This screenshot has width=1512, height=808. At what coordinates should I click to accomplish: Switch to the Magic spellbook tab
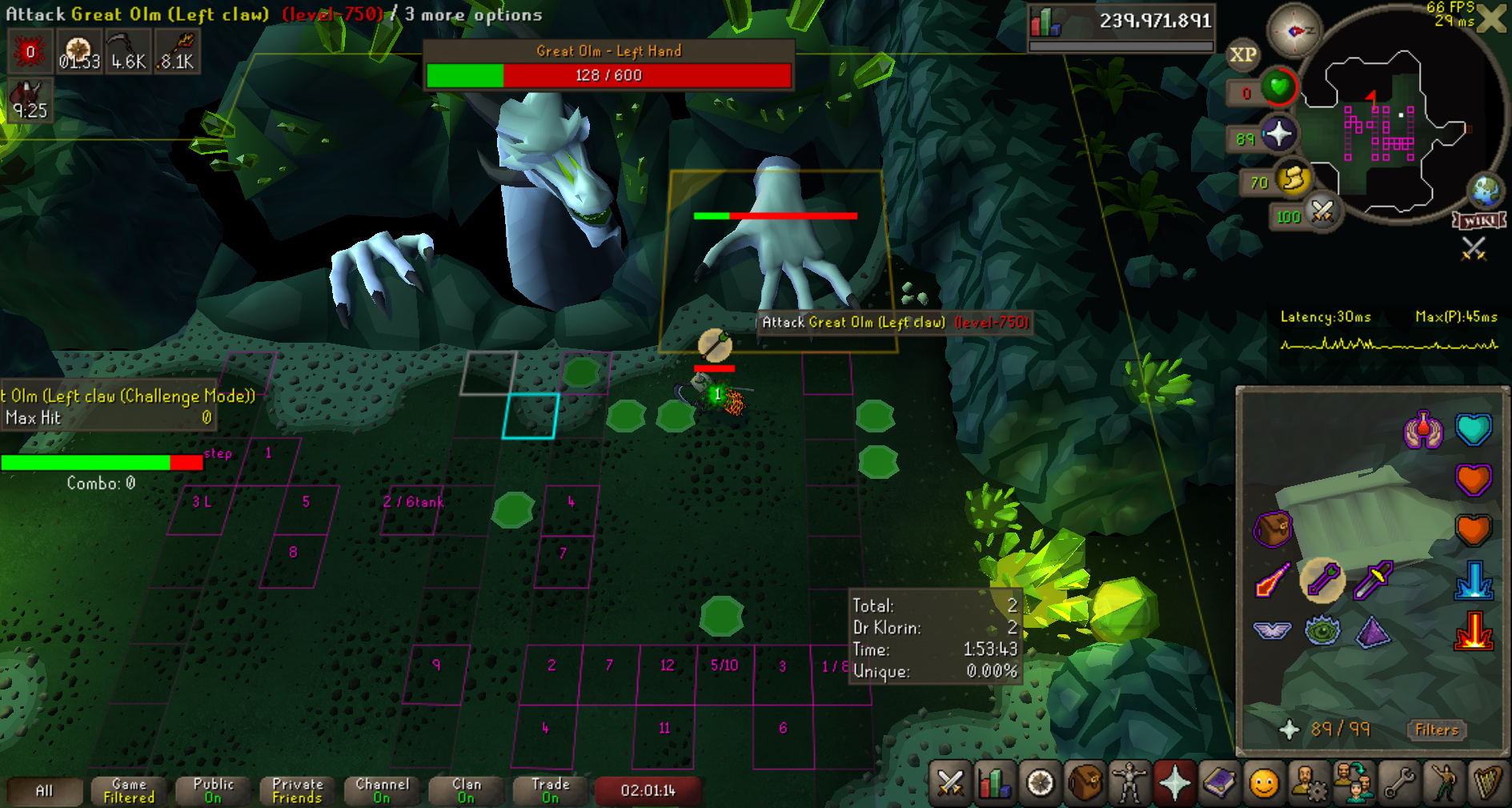1219,782
